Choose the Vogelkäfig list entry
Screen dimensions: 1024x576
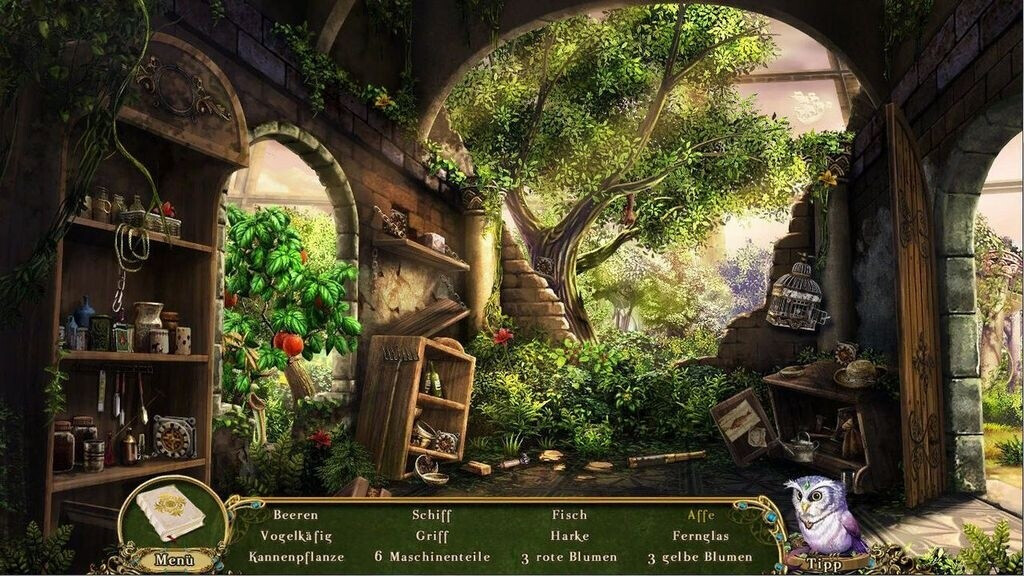(x=295, y=536)
